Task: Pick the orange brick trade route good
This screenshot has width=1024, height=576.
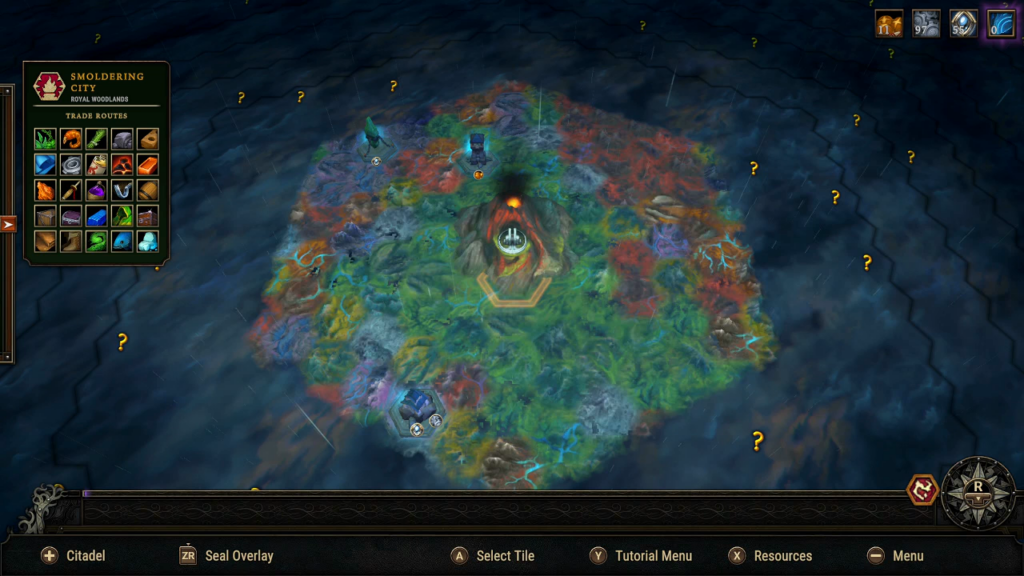Action: coord(147,165)
